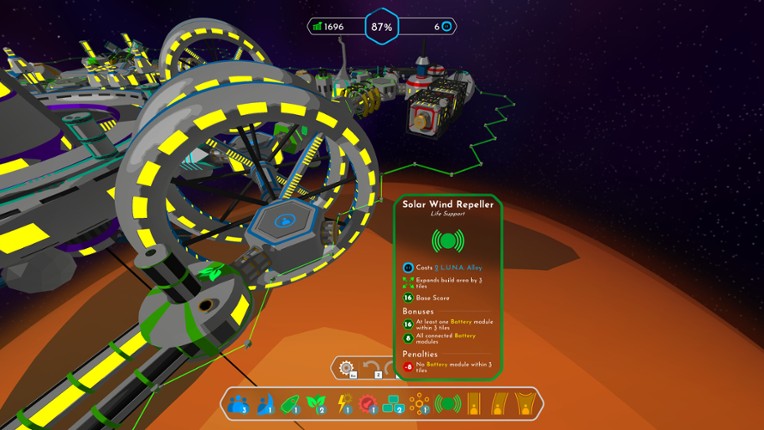Screen dimensions: 764x430
Task: Pick the slanted yellow corridor piece
Action: pyautogui.click(x=499, y=404)
